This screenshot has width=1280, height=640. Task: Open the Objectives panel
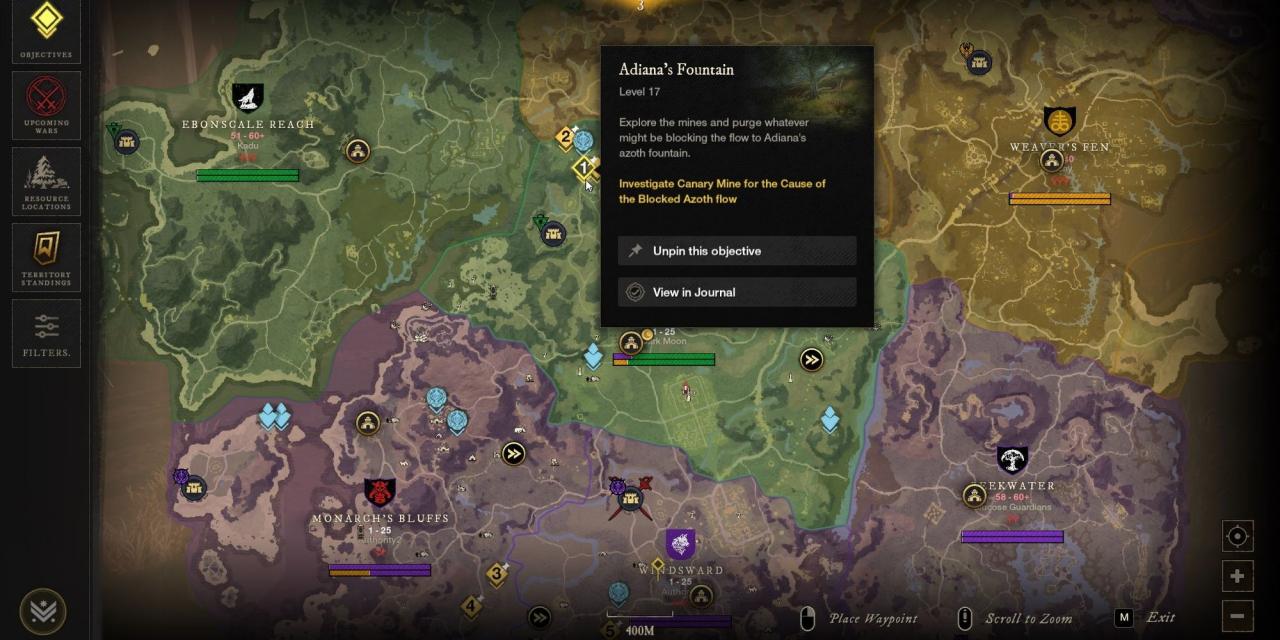[46, 29]
